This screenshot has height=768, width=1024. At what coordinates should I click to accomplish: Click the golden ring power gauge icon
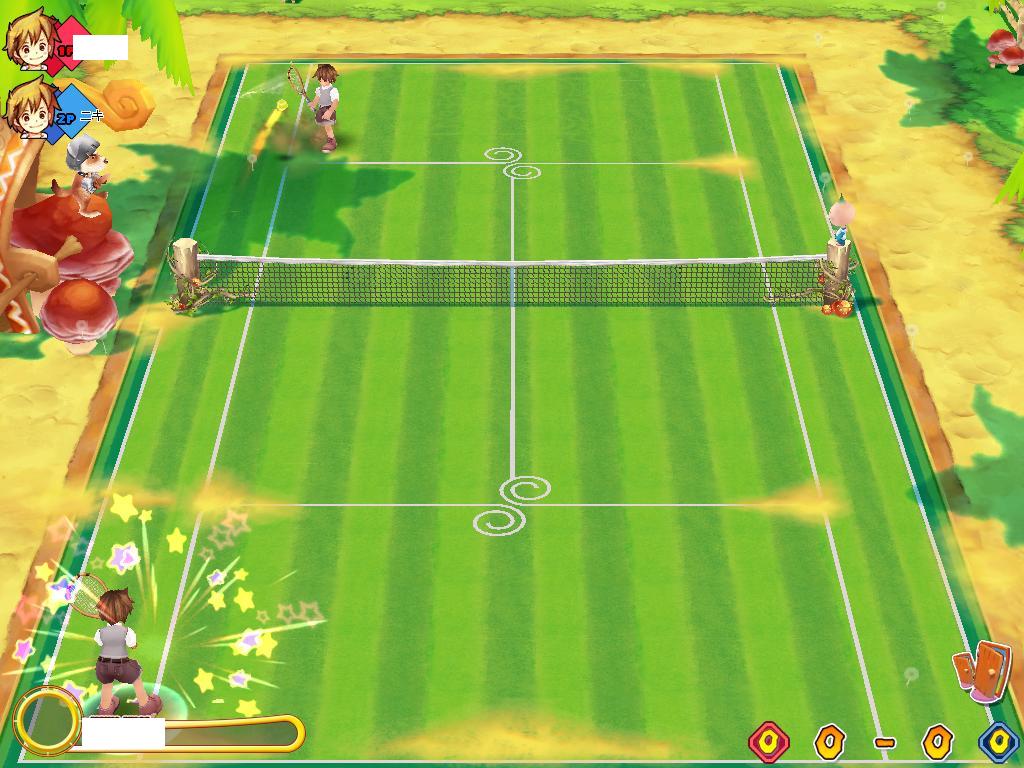pos(47,720)
